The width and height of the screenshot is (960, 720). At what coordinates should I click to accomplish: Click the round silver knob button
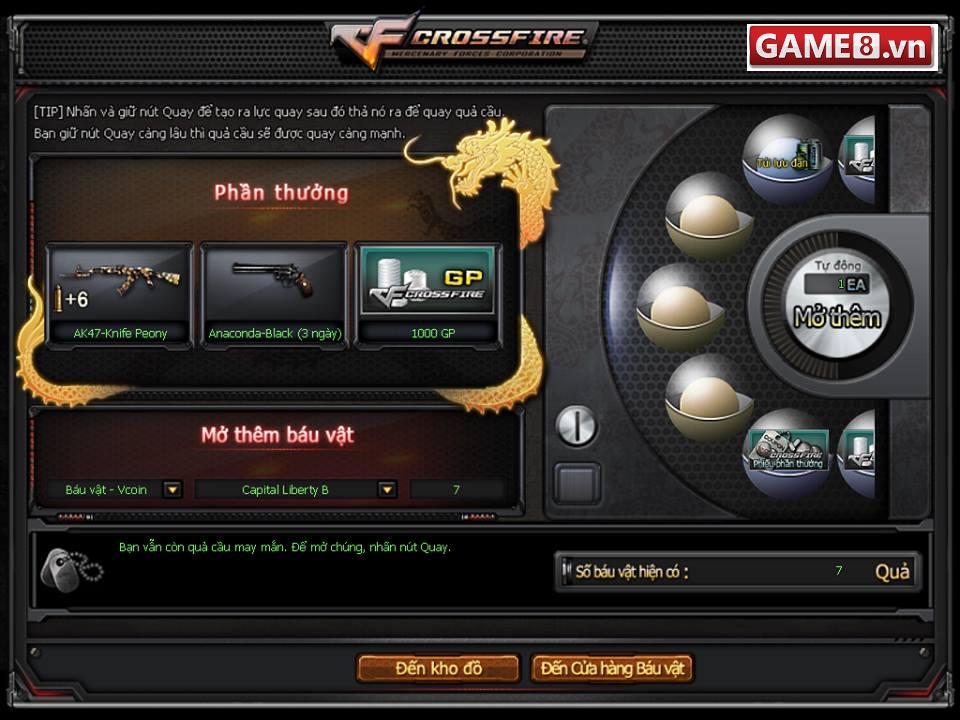[x=576, y=427]
